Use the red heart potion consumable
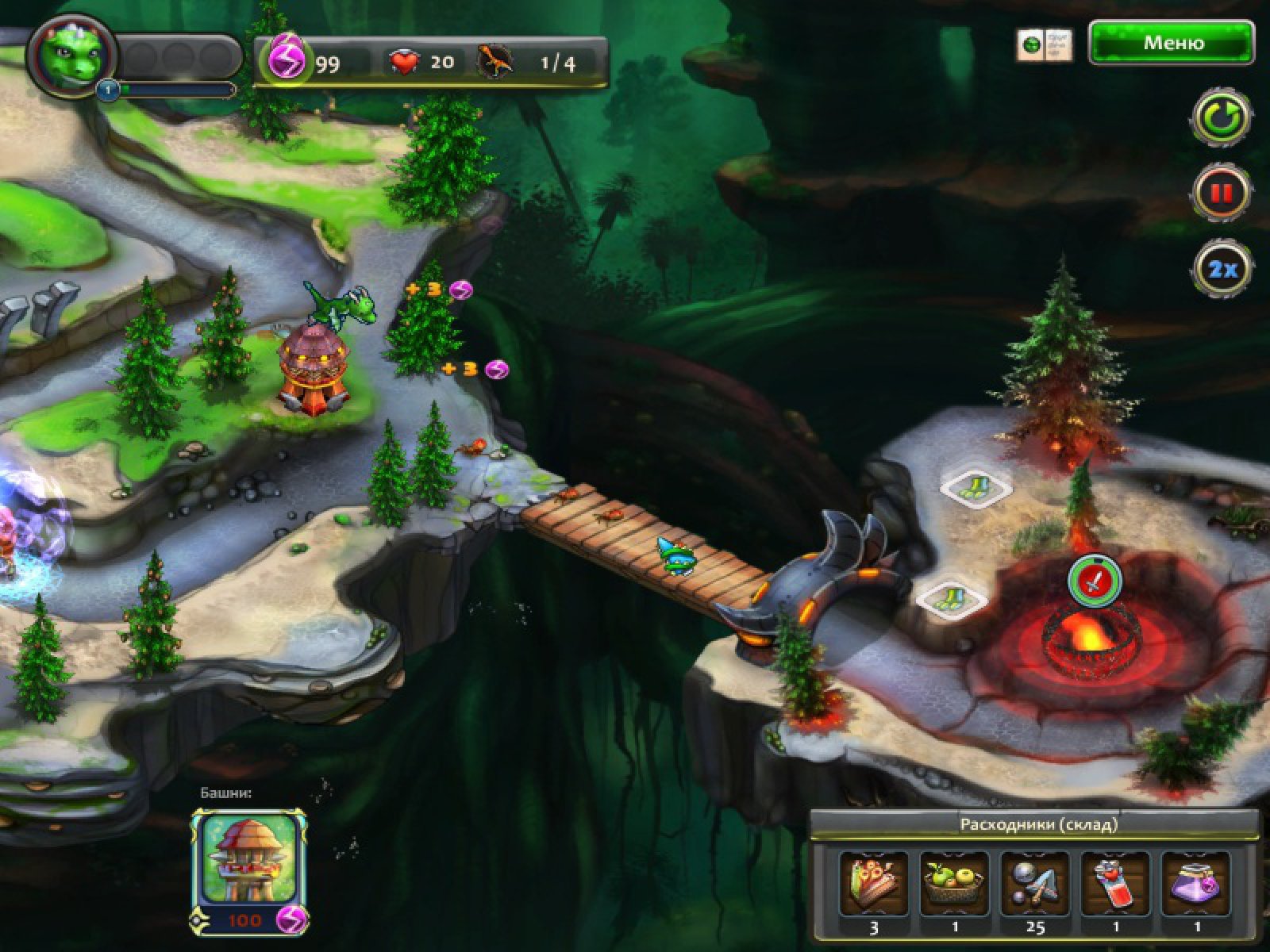The height and width of the screenshot is (952, 1270). (1116, 884)
